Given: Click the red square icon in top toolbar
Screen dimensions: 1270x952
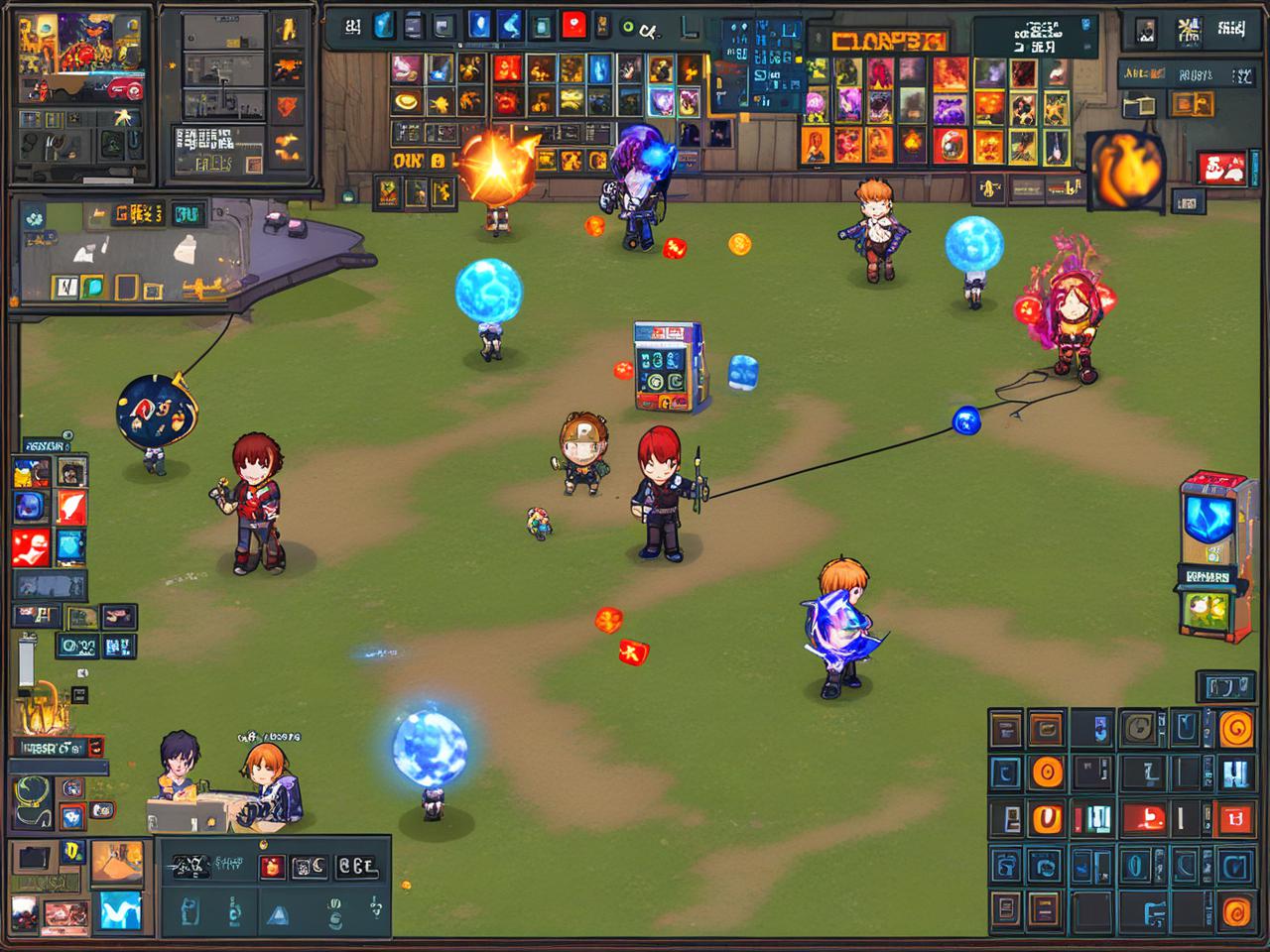Looking at the screenshot, I should (573, 26).
